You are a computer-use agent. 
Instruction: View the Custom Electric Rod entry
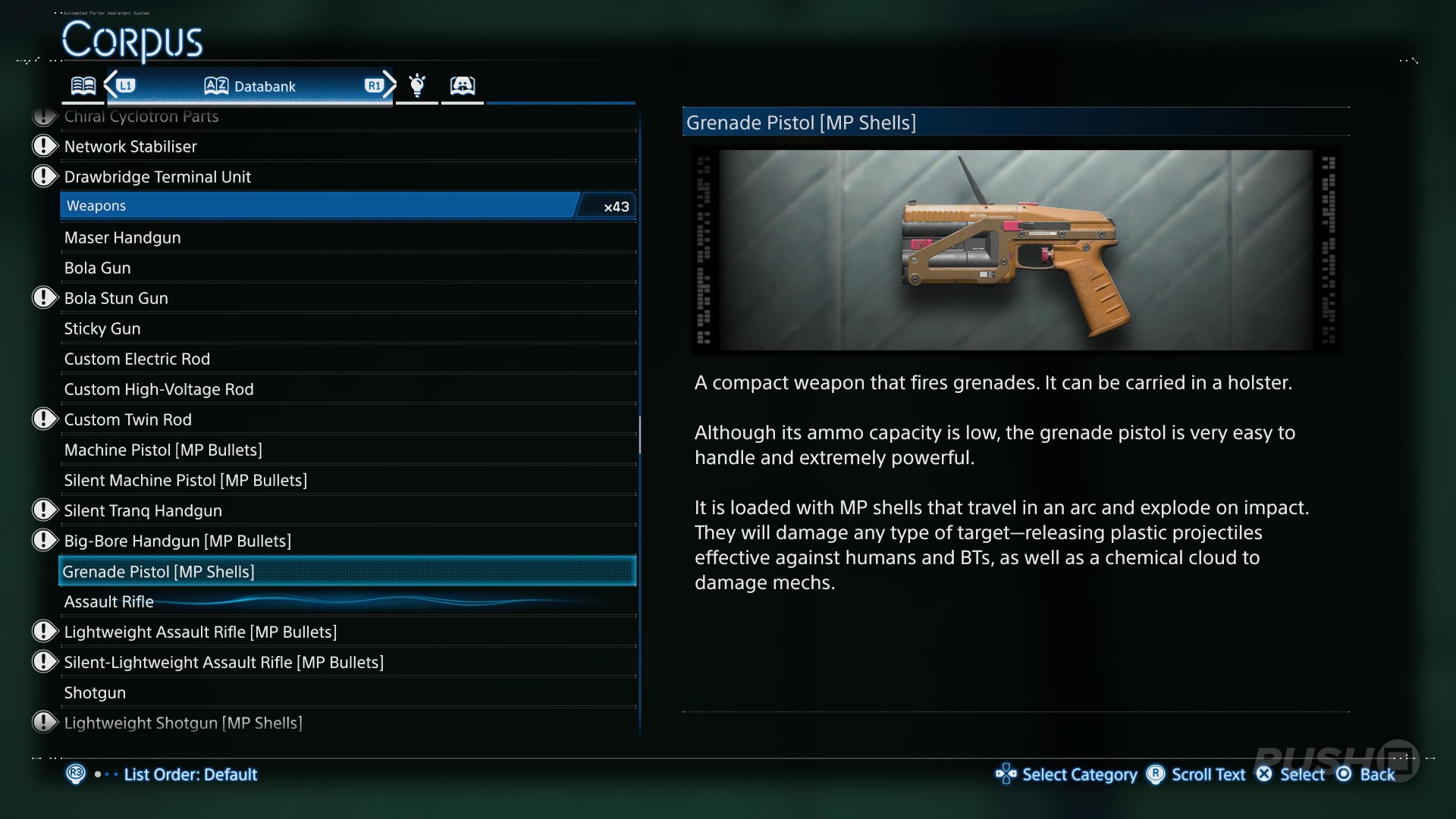click(x=137, y=359)
